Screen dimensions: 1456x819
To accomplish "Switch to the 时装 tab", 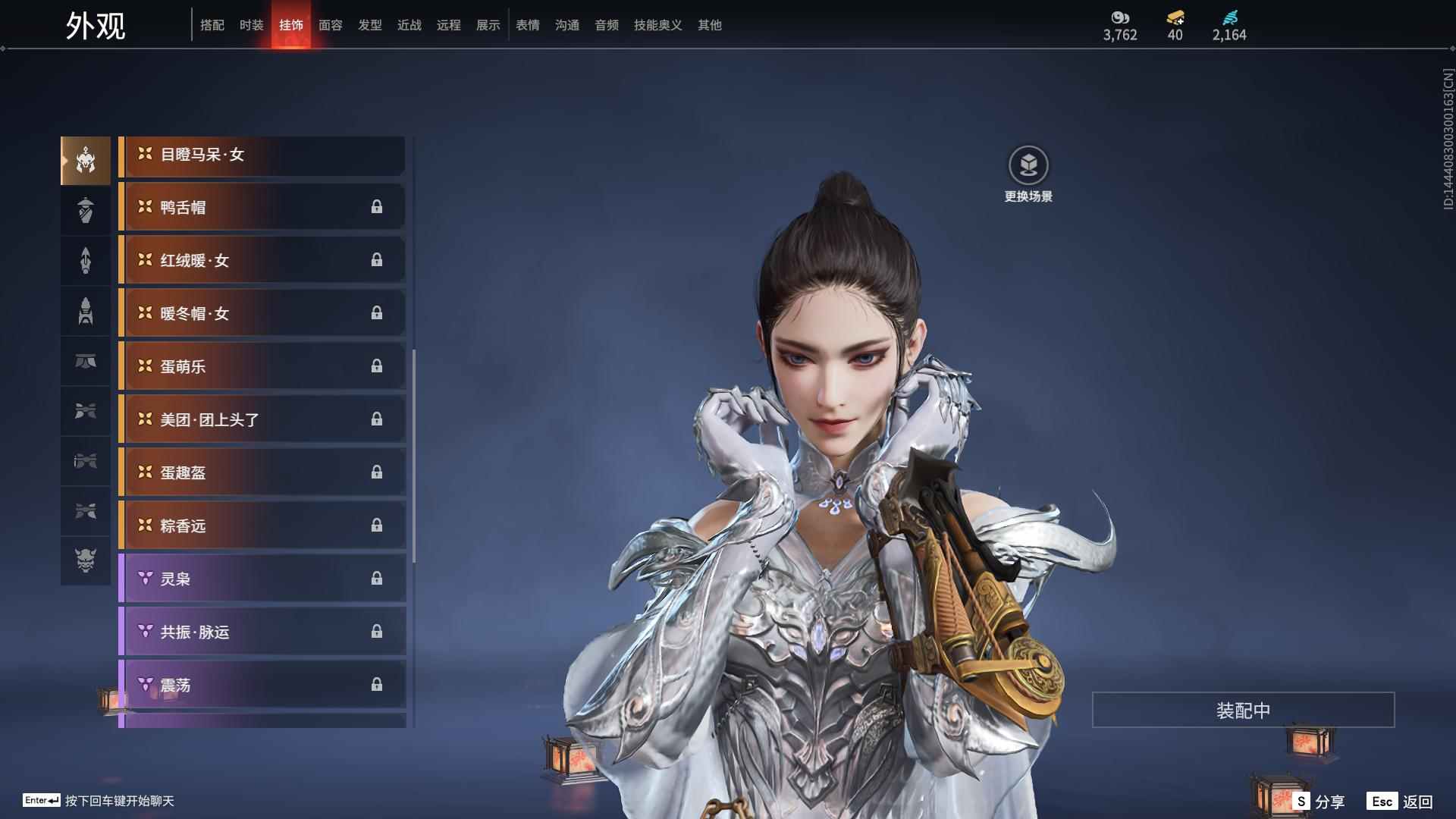I will (x=251, y=24).
